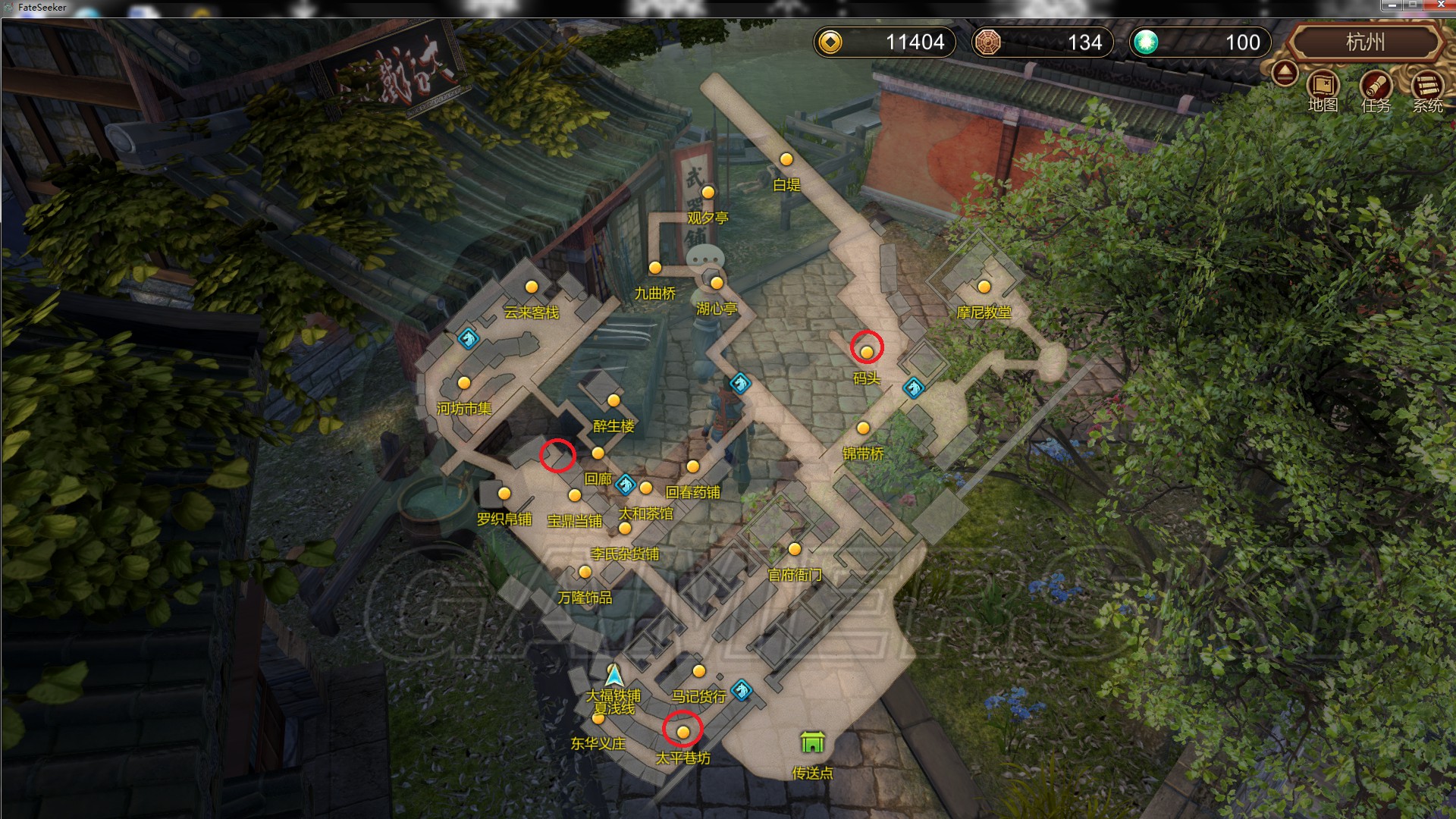Open the 地图 map button
The width and height of the screenshot is (1456, 819).
[x=1323, y=86]
